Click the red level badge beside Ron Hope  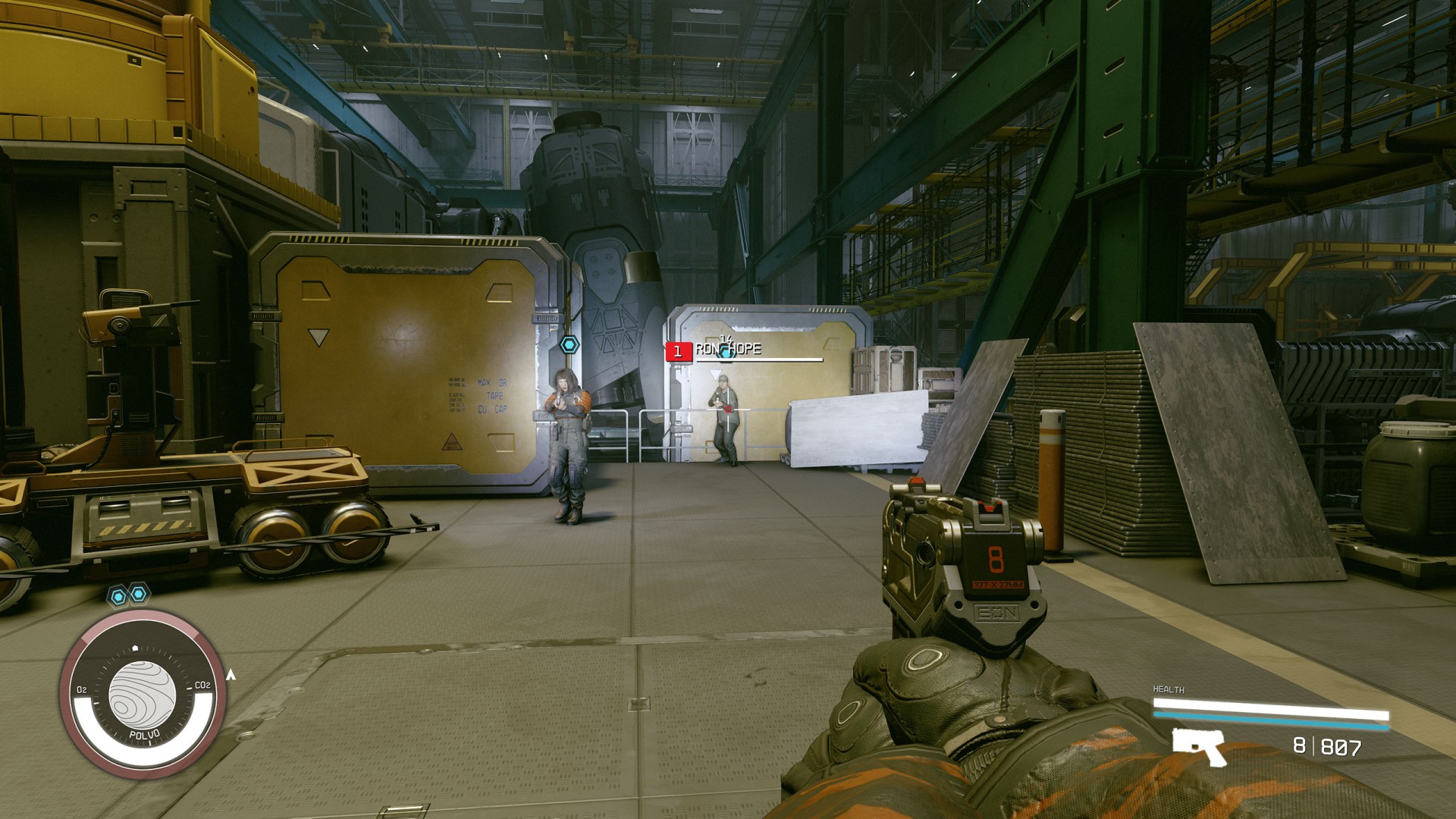[x=678, y=351]
